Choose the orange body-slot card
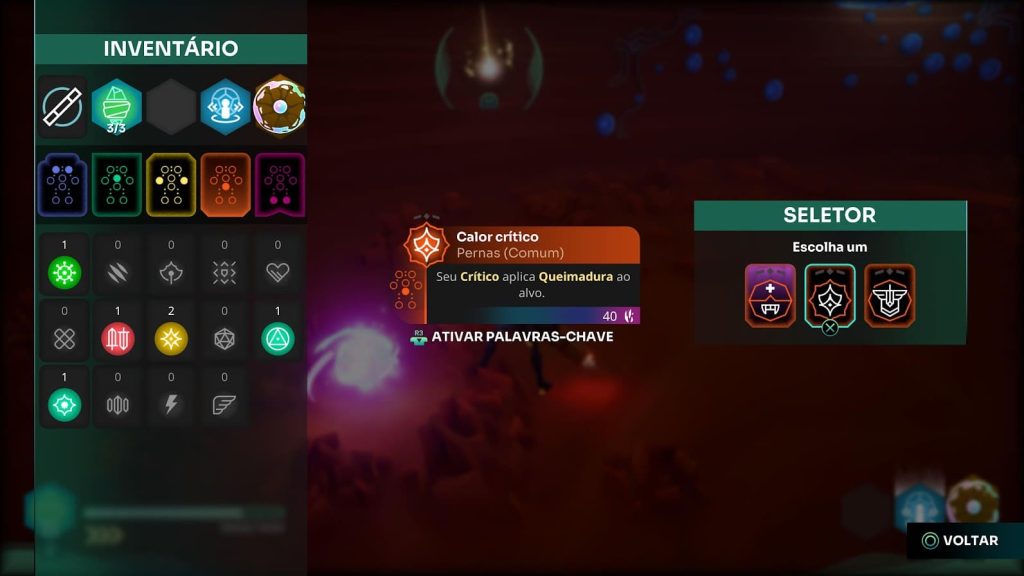Image resolution: width=1024 pixels, height=576 pixels. pyautogui.click(x=225, y=185)
